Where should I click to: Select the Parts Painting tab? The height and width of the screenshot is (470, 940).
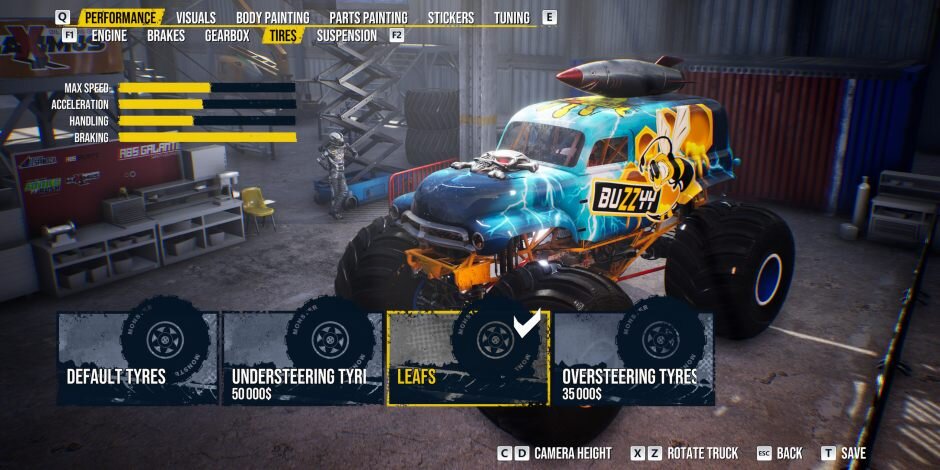pos(368,18)
